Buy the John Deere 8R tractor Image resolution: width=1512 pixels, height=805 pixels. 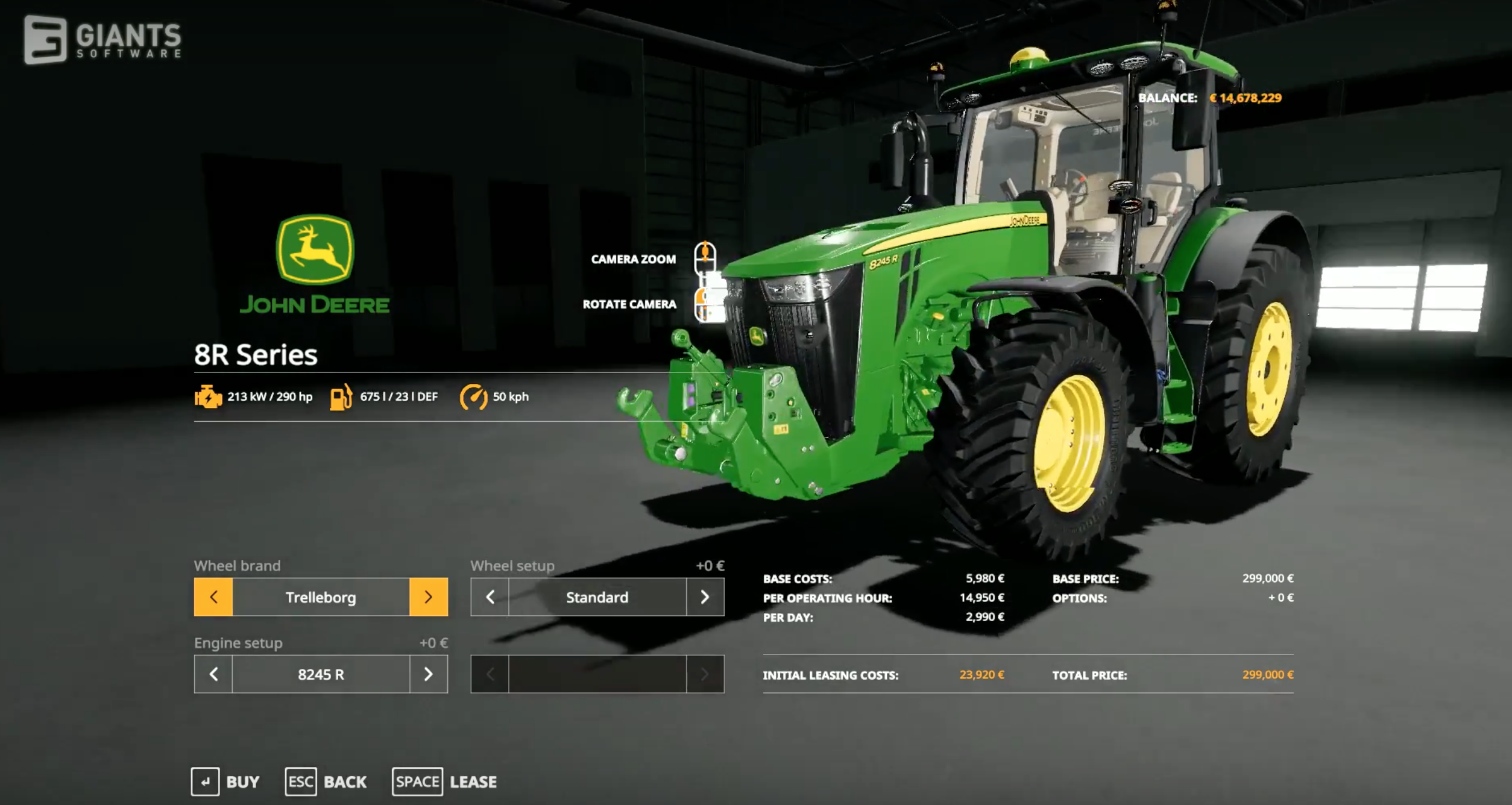225,782
